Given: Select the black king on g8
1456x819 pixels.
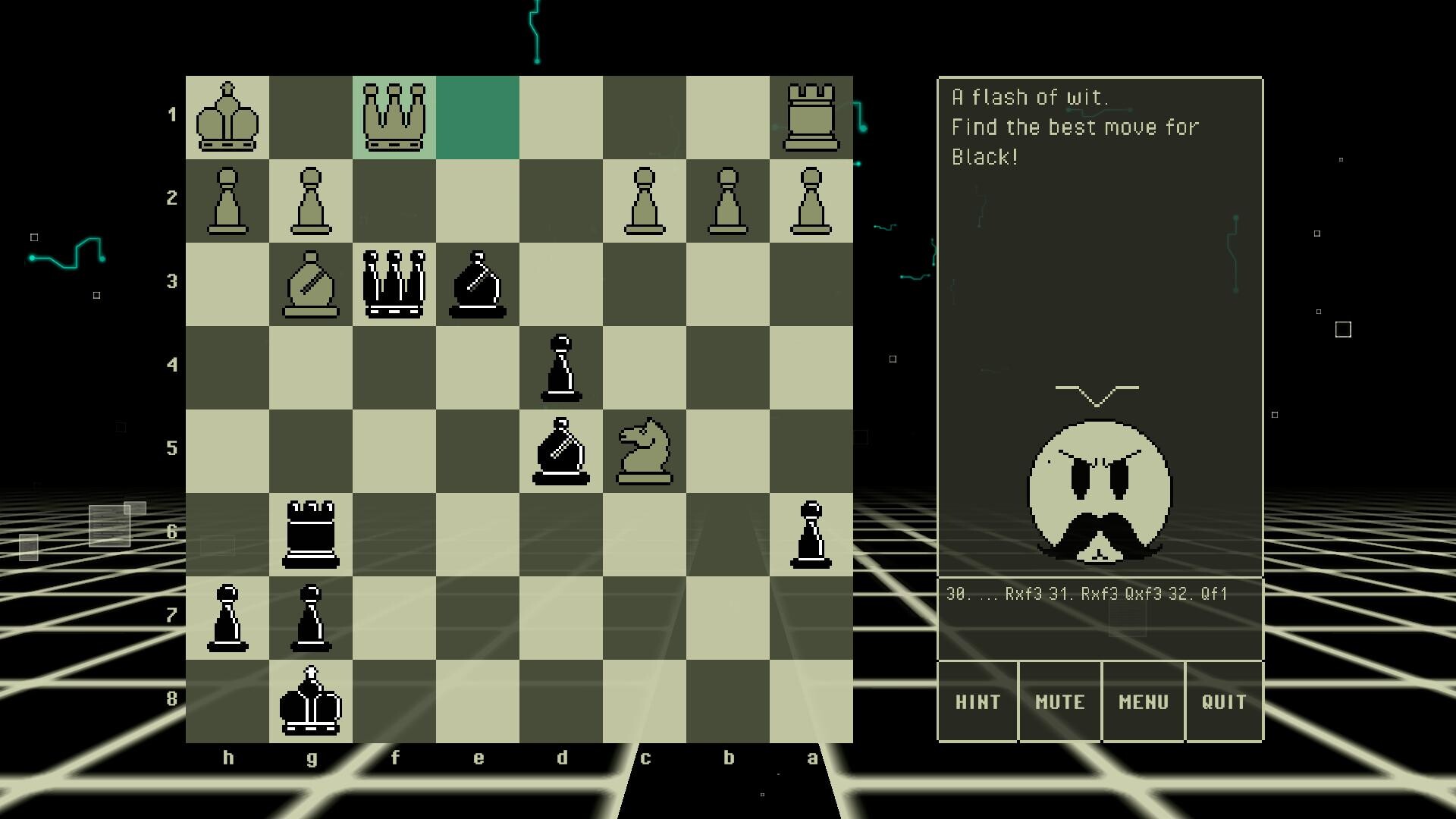Looking at the screenshot, I should (x=311, y=701).
